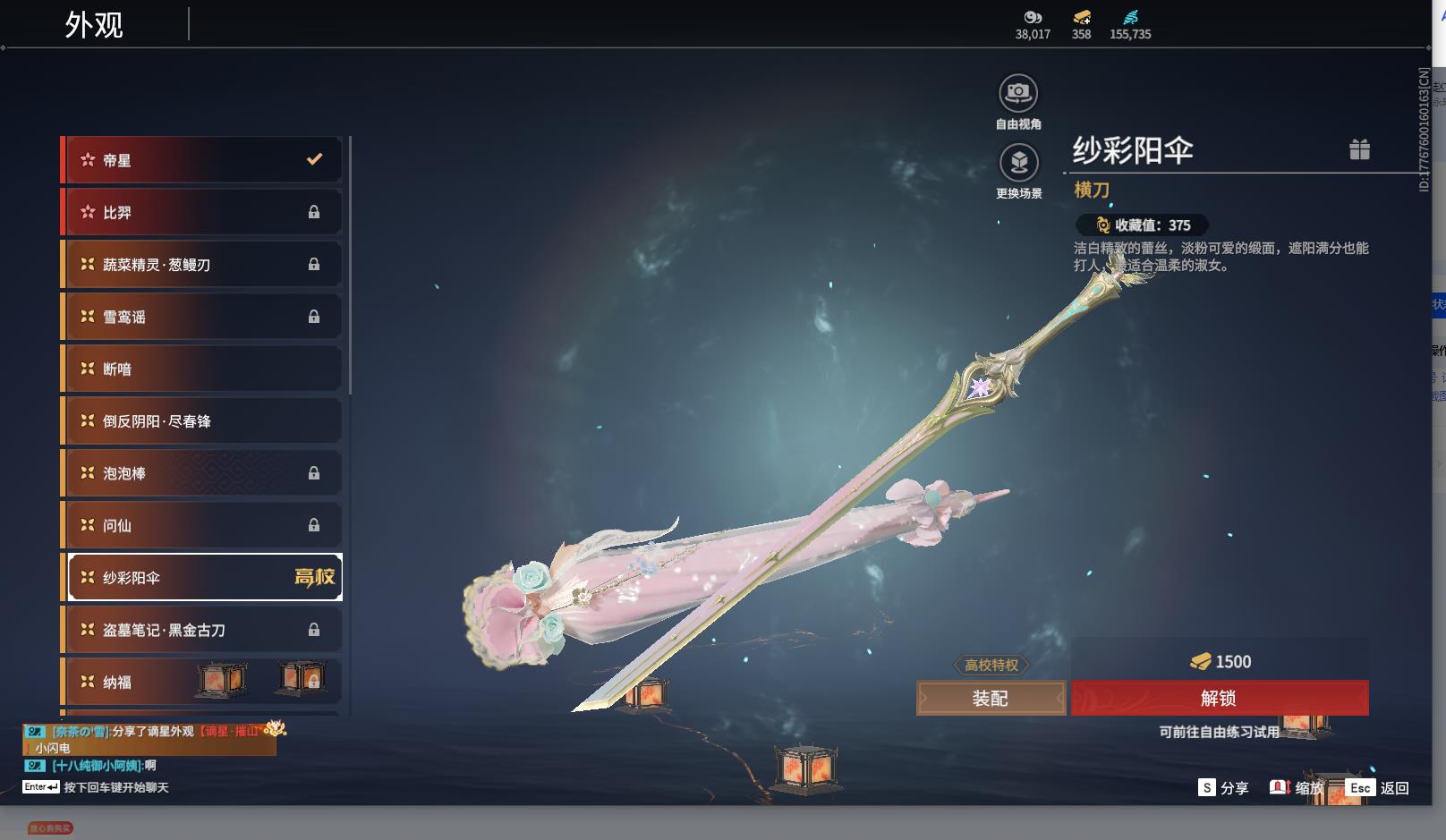Click the gift box icon beside the title
The image size is (1446, 840).
tap(1359, 149)
